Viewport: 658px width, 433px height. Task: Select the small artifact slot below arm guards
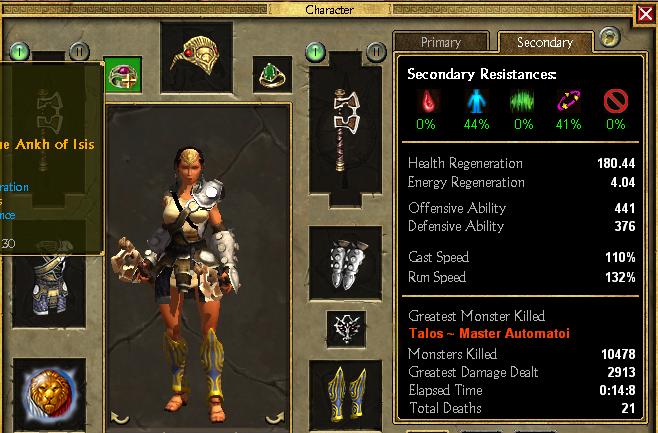(x=344, y=327)
